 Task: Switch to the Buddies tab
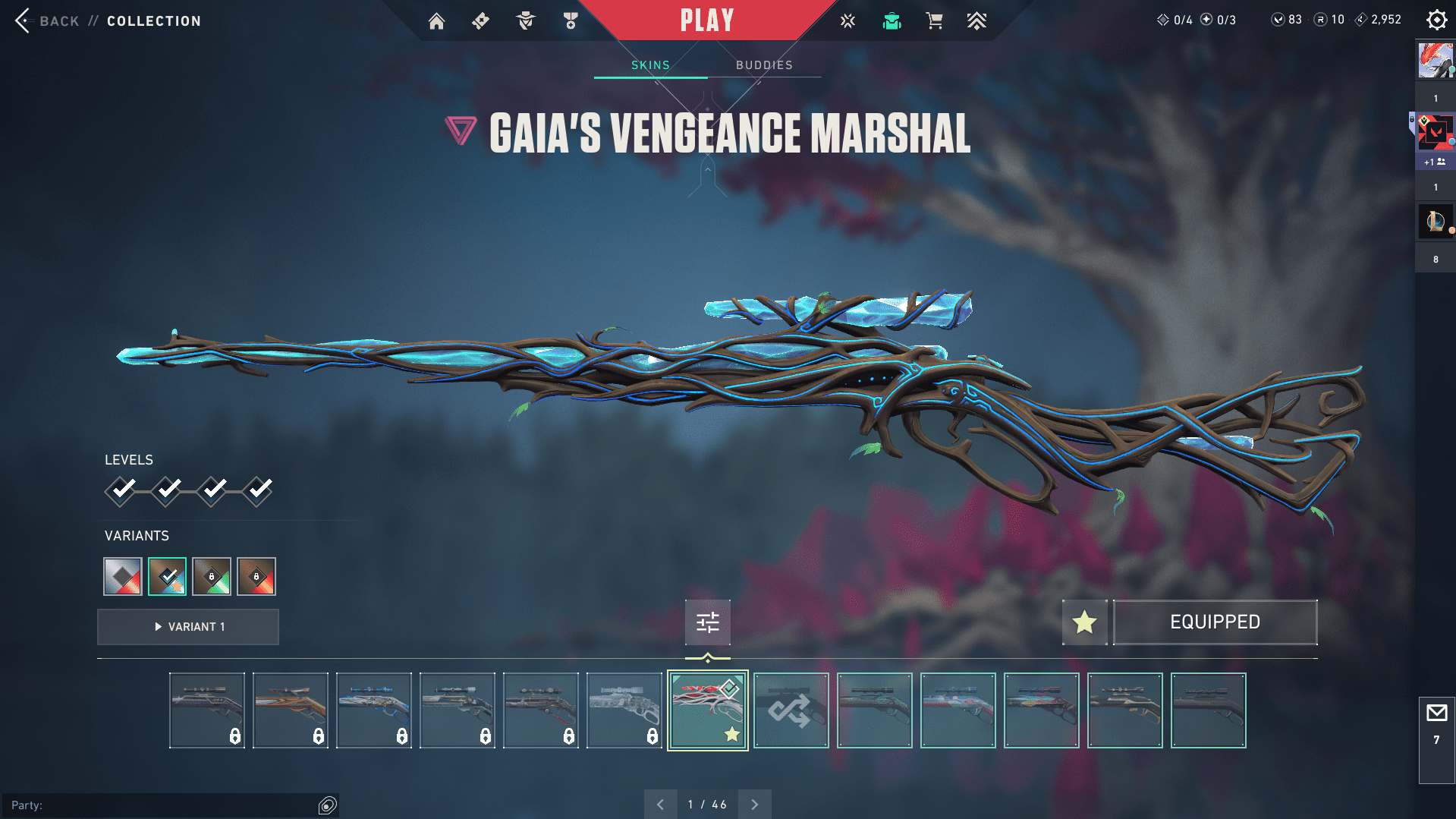[764, 65]
